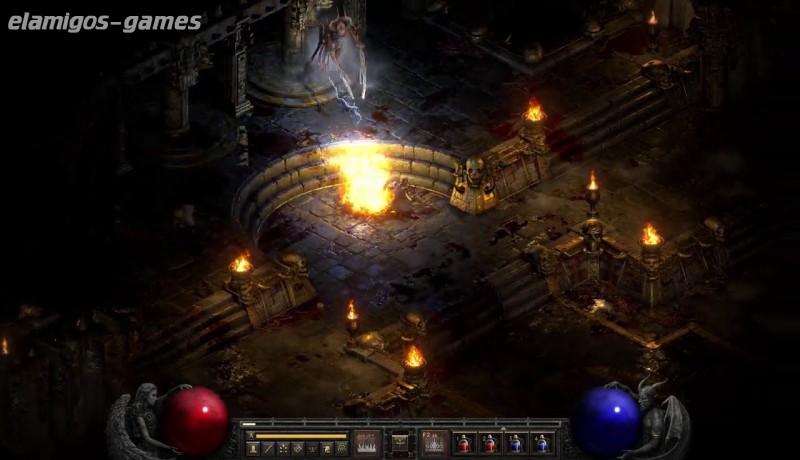Toggle the mini panel button between skills
The width and height of the screenshot is (800, 460).
tap(400, 442)
